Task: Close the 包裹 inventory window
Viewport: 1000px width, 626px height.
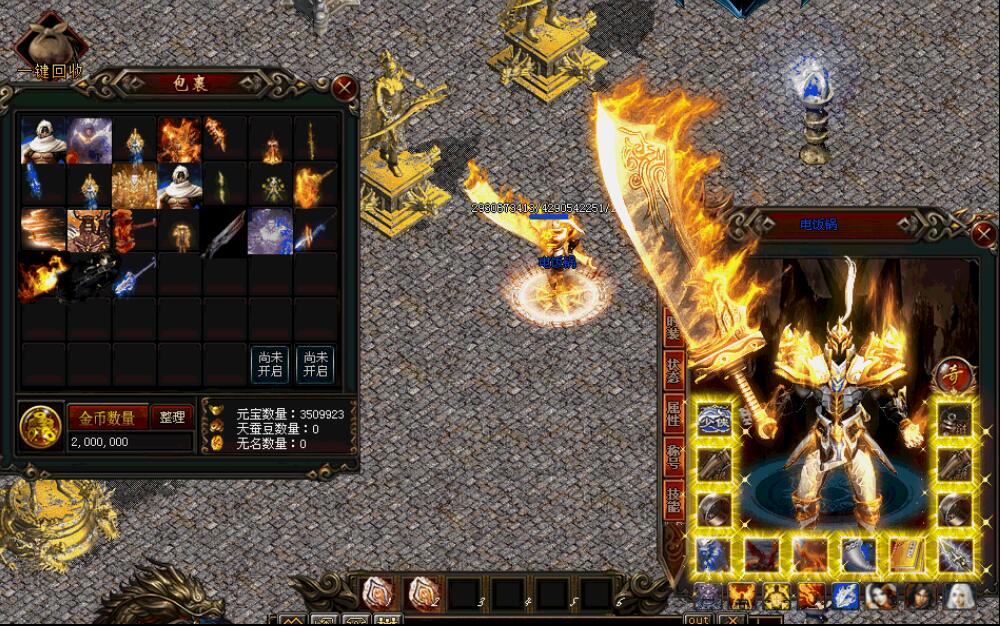Action: pos(344,87)
